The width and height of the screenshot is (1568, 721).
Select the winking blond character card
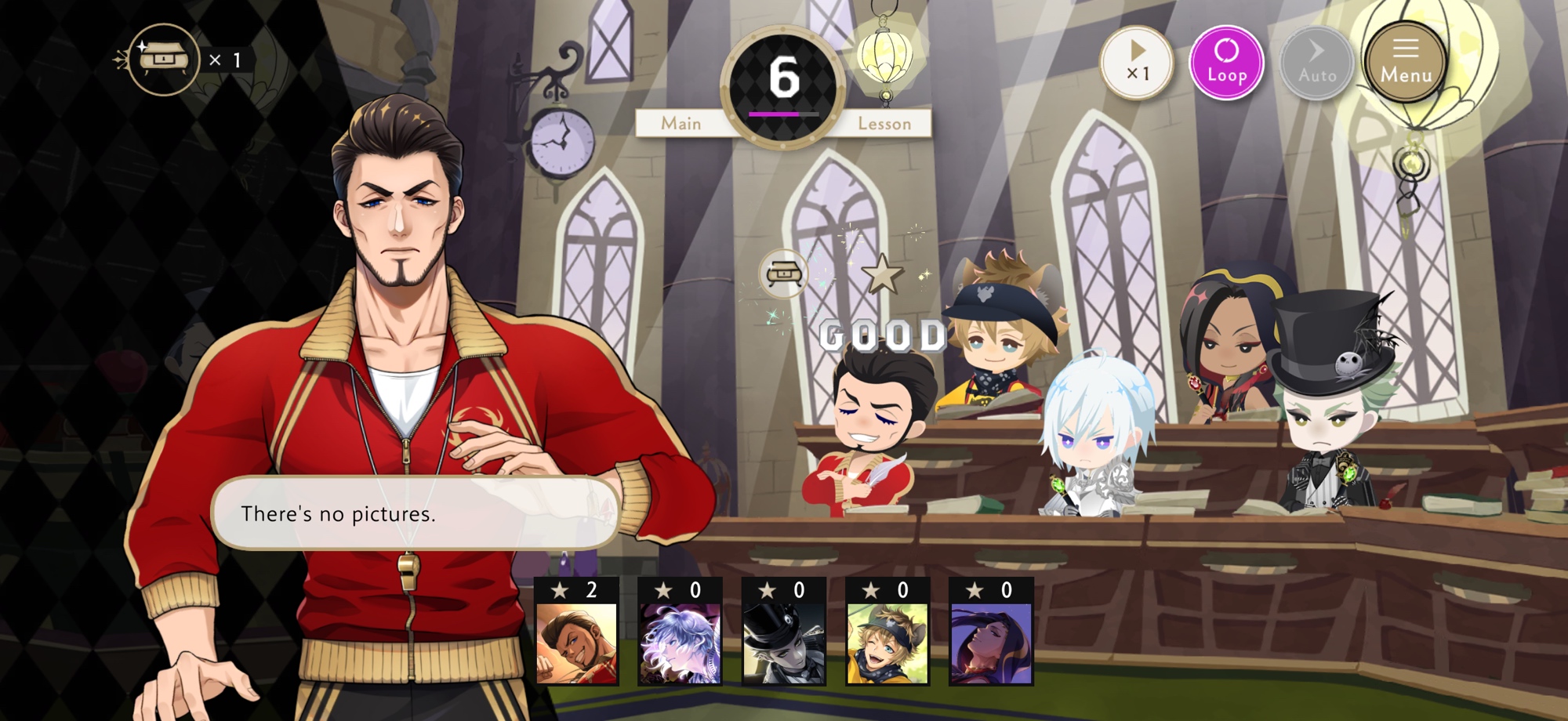(887, 633)
